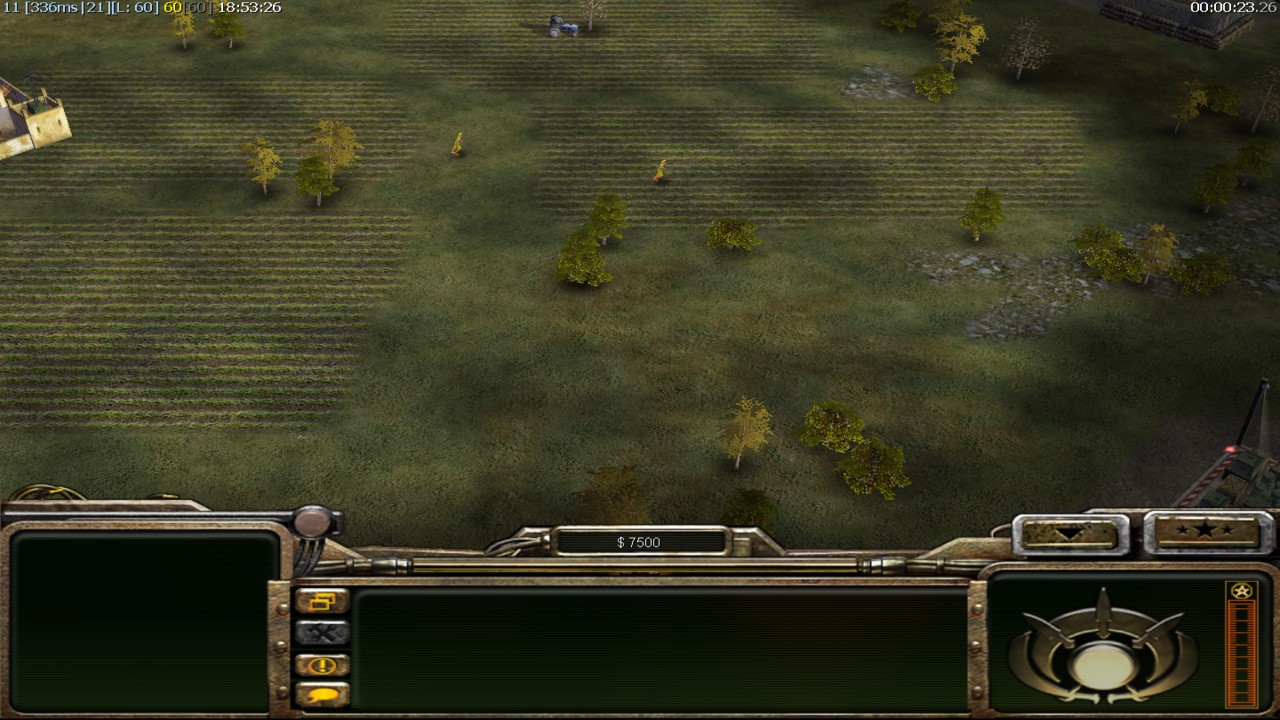Open the General's Powers three-star button
Viewport: 1280px width, 720px height.
tap(1205, 532)
